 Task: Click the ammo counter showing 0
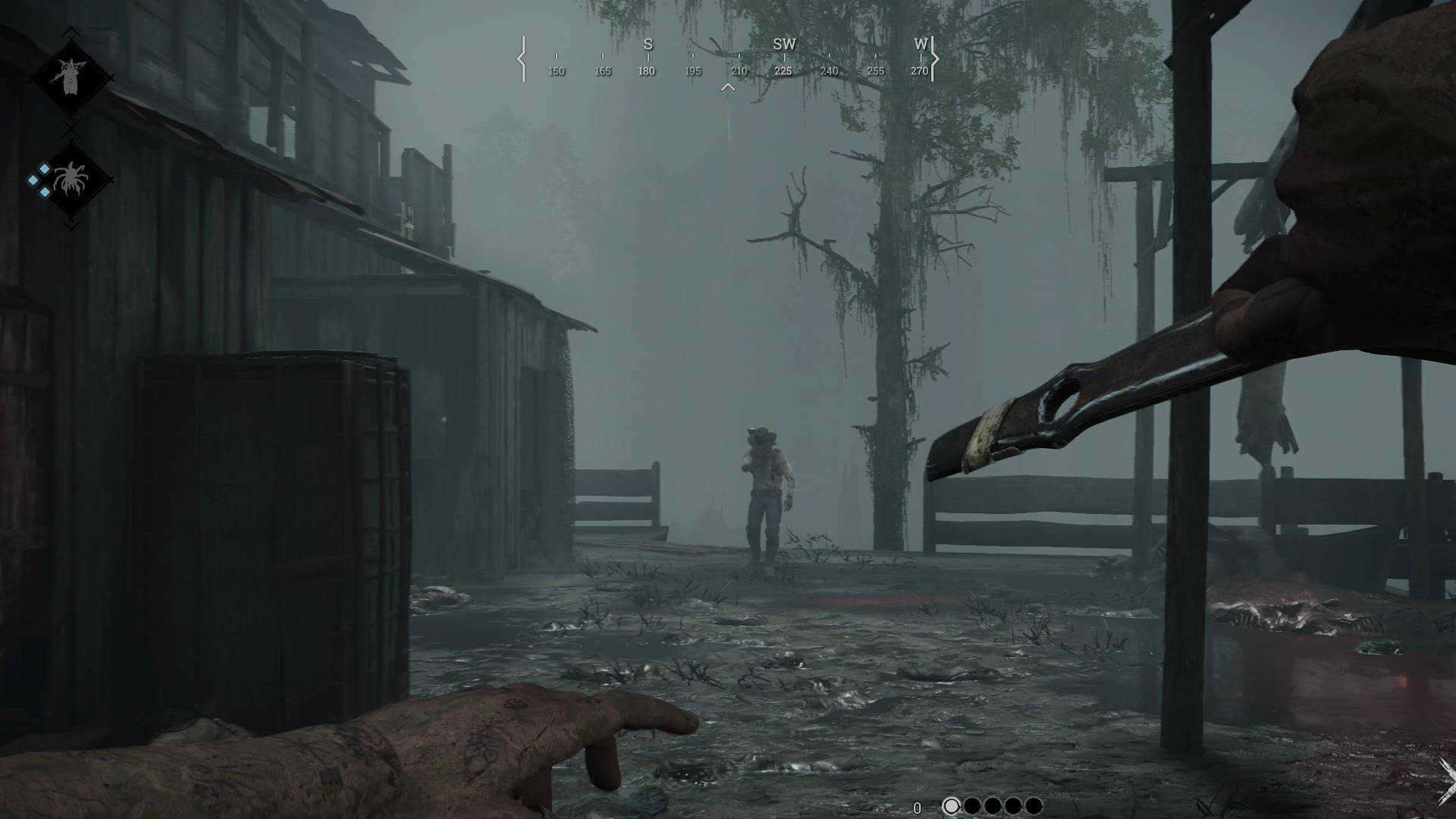918,806
